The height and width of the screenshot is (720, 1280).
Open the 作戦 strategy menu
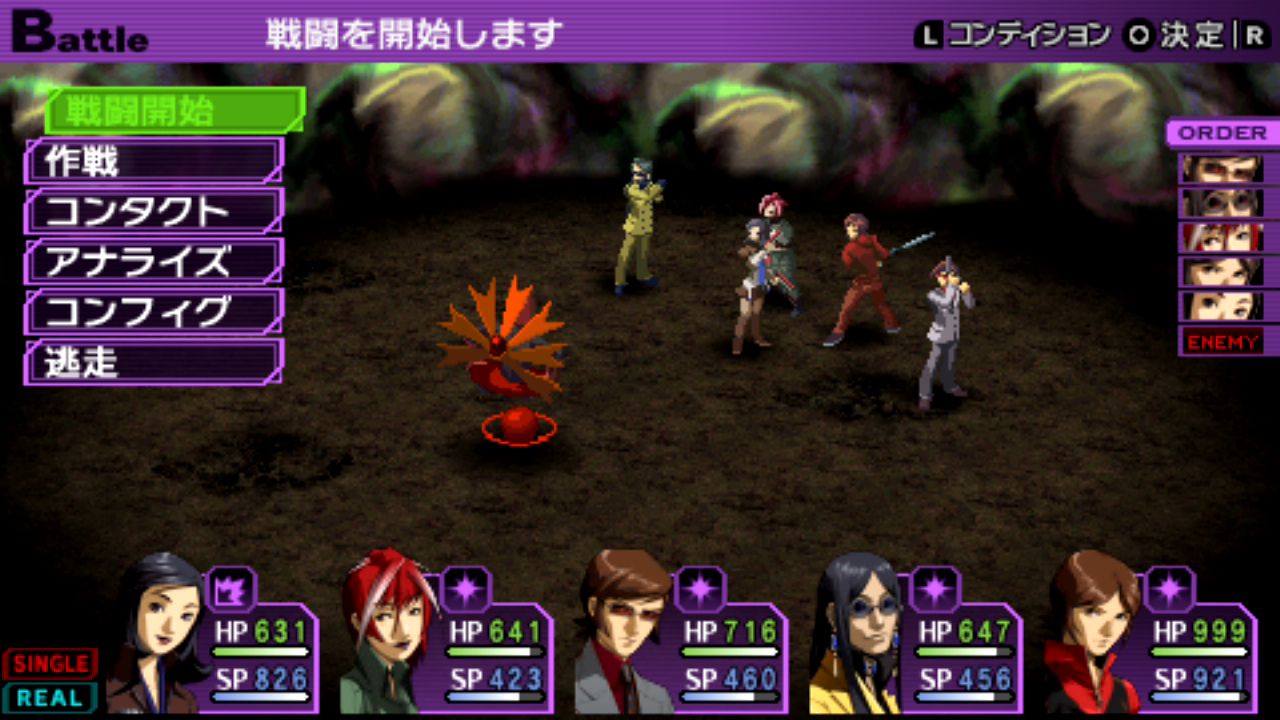[153, 161]
